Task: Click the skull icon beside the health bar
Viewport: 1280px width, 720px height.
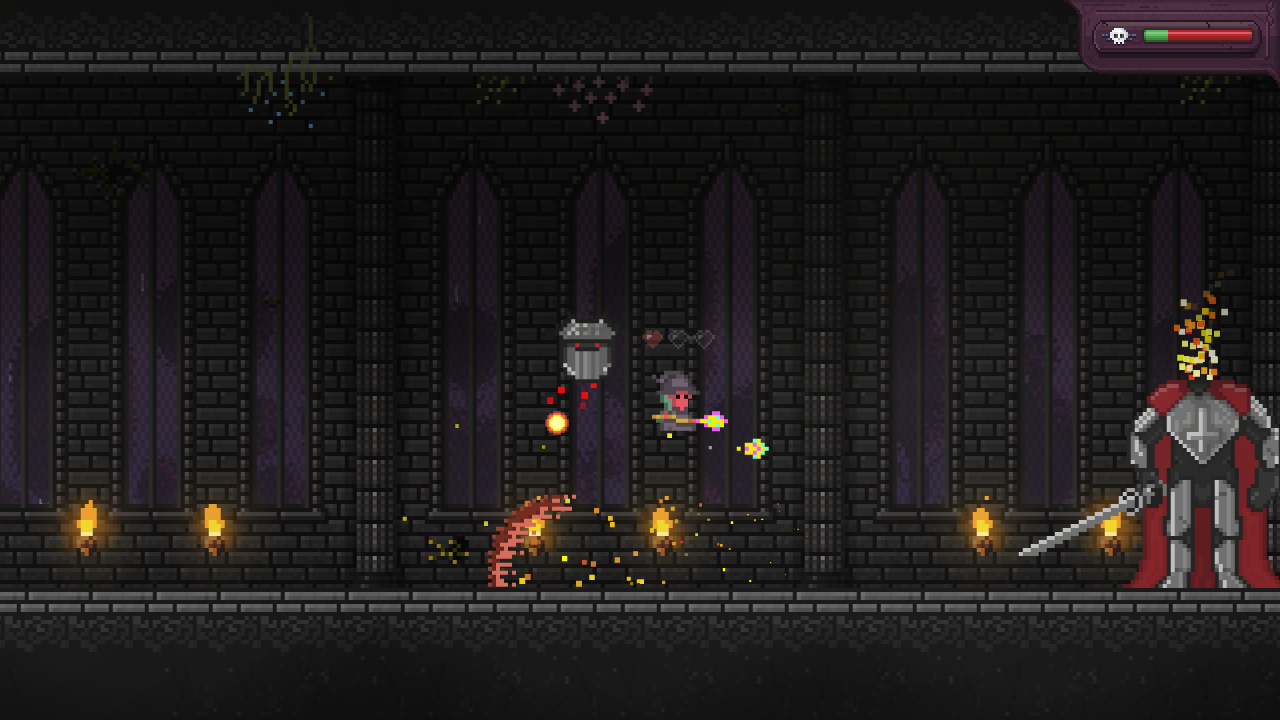Action: click(1118, 36)
